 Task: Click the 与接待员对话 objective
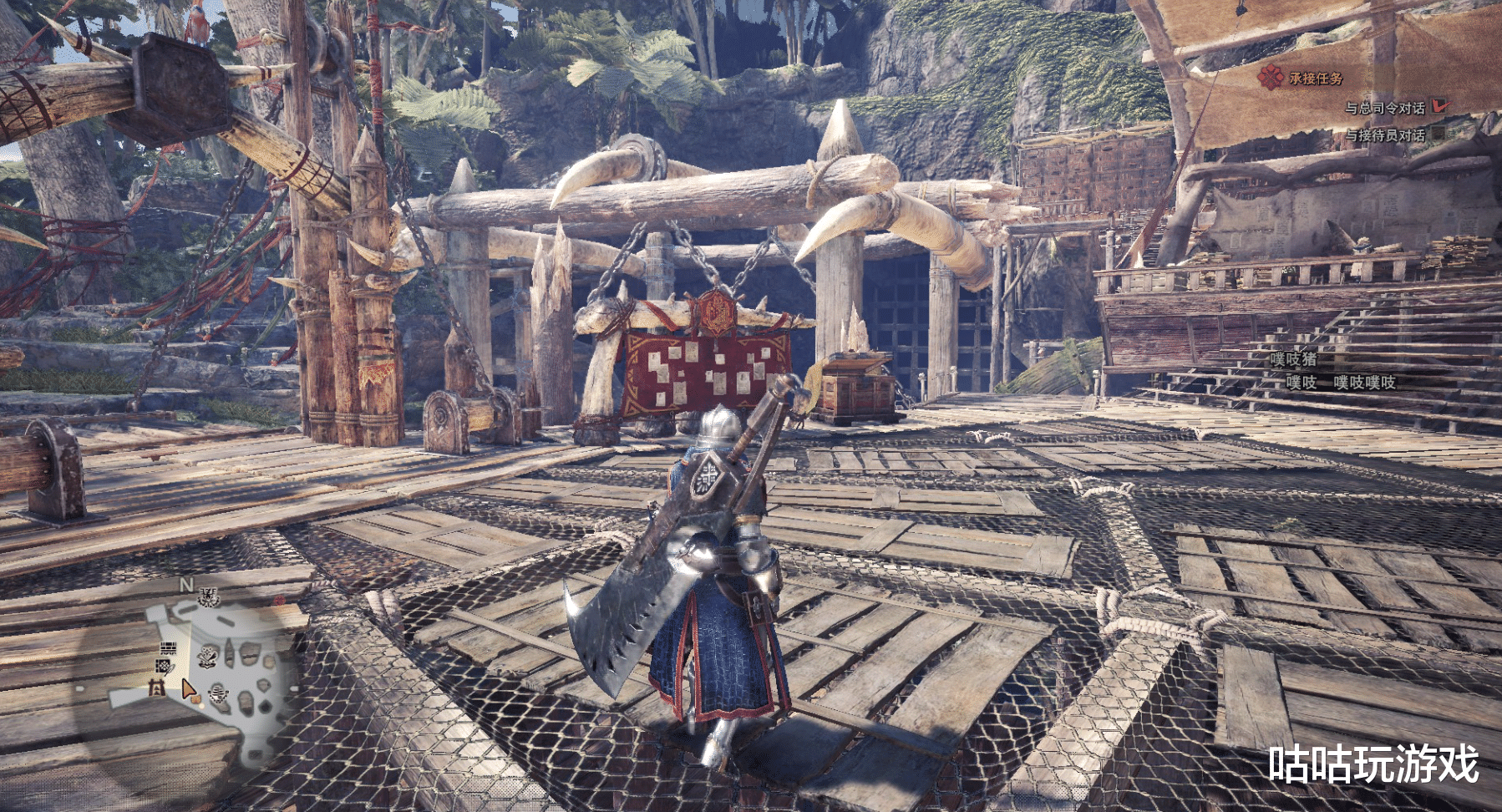(1384, 134)
